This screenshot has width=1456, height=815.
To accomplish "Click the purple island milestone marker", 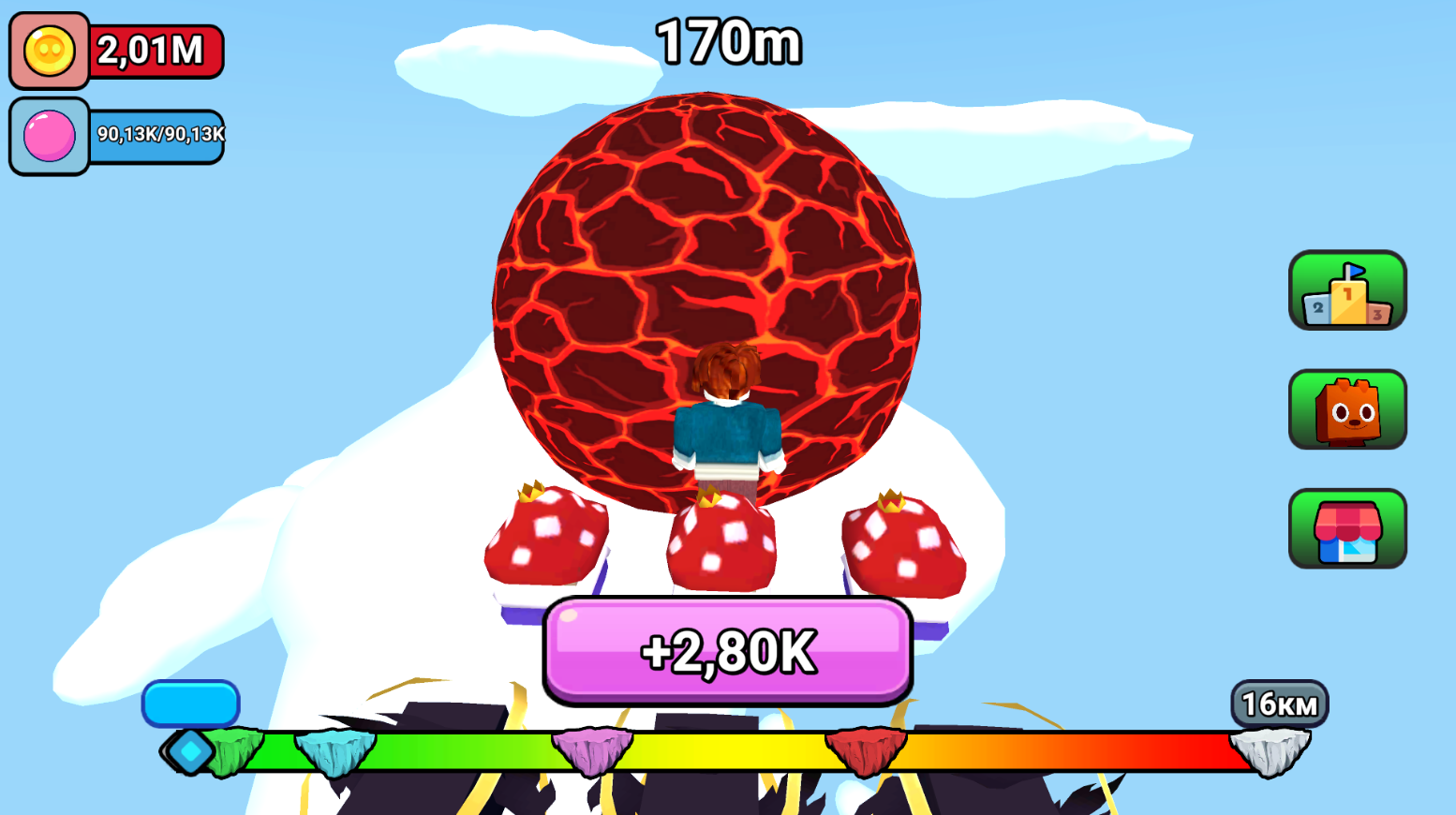I will (x=593, y=749).
